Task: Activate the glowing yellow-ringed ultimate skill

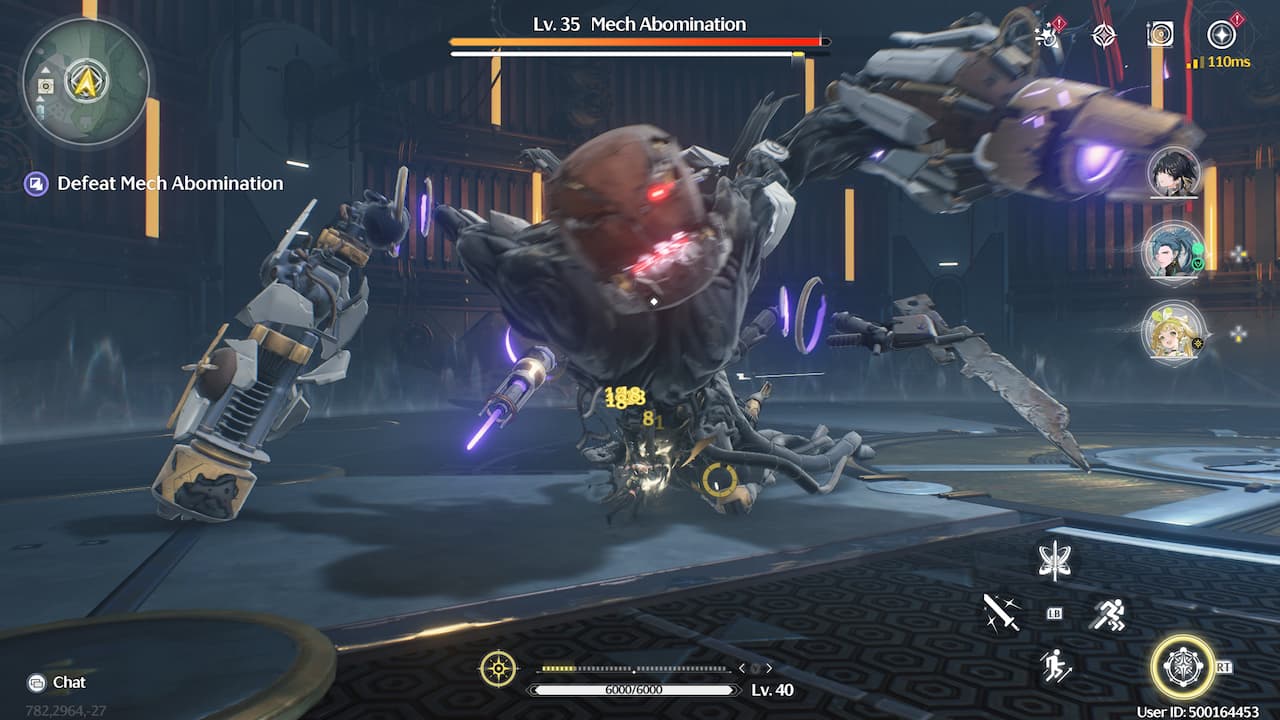Action: tap(1183, 666)
